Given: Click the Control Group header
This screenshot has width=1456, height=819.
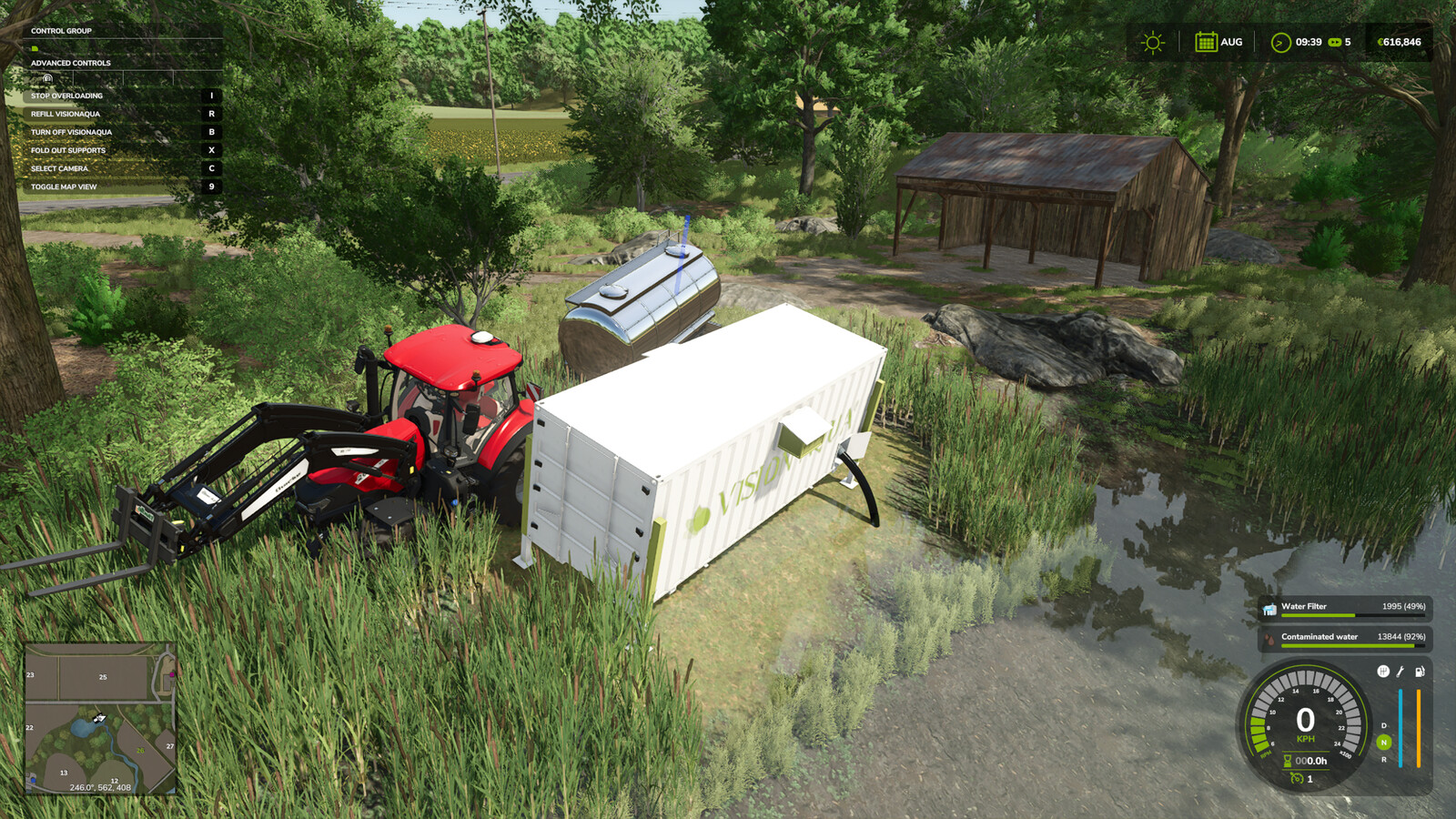Looking at the screenshot, I should (61, 31).
